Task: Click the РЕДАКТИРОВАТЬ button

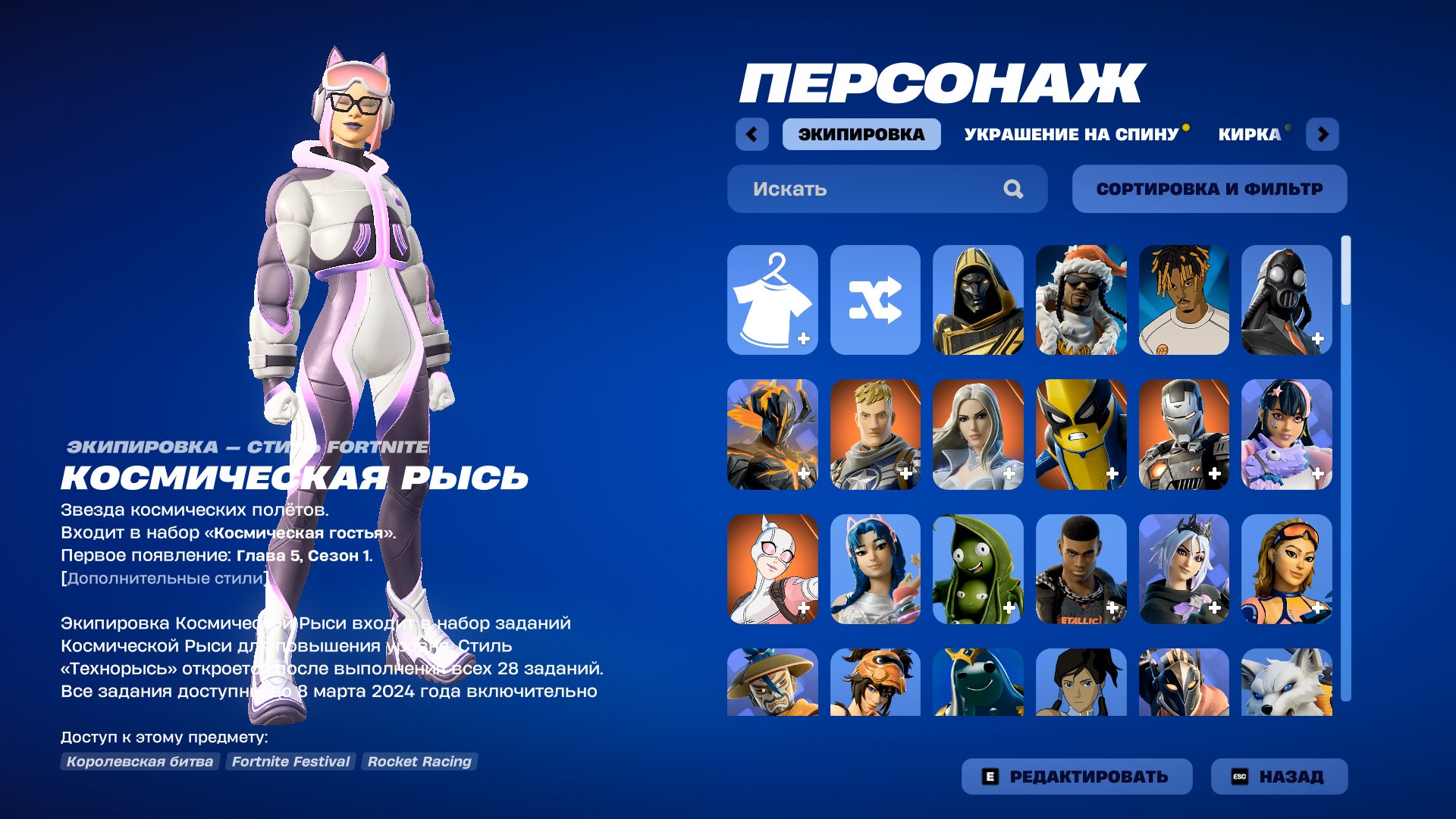Action: point(1077,776)
